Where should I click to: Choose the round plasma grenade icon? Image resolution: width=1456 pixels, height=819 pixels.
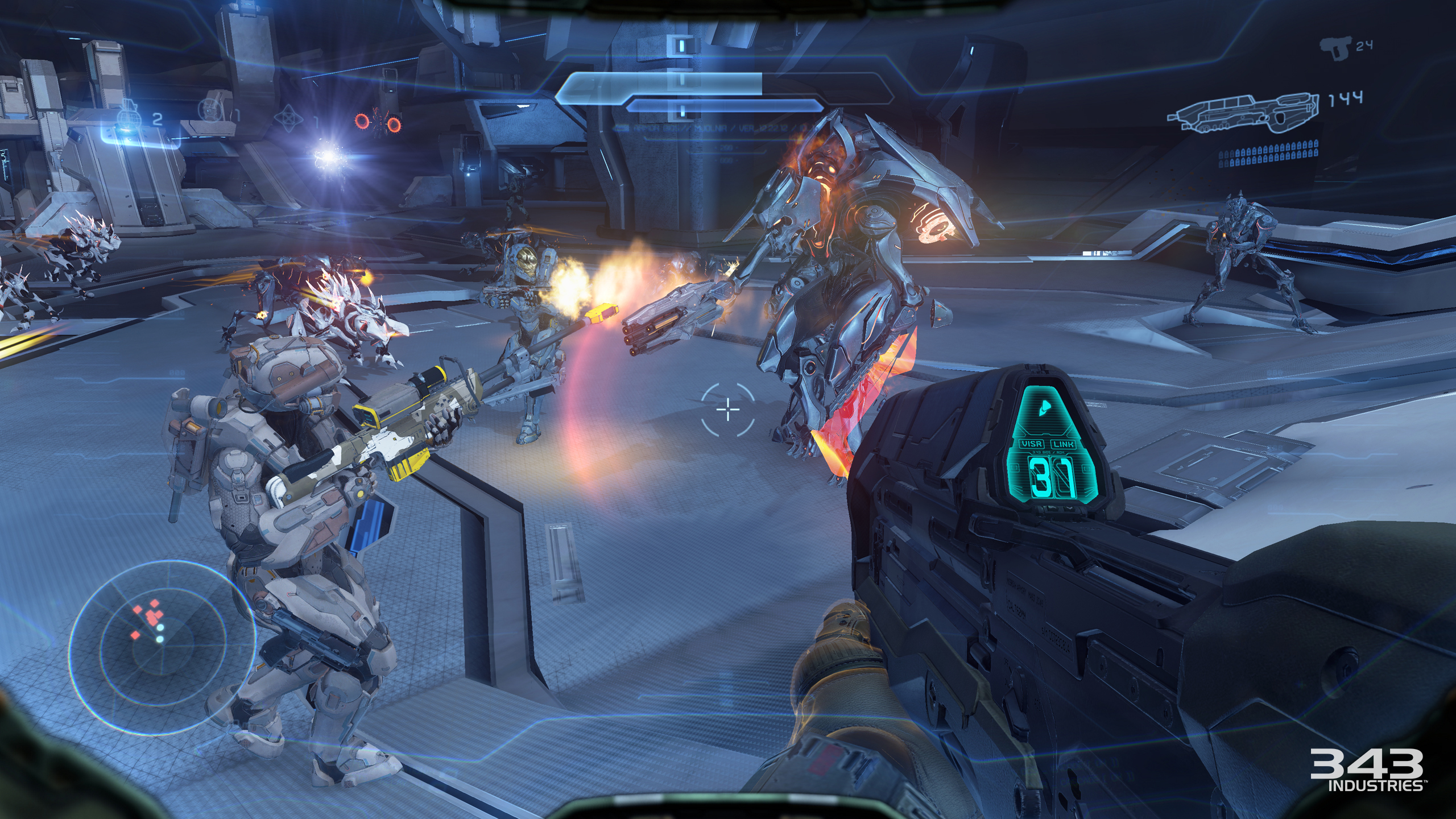208,110
